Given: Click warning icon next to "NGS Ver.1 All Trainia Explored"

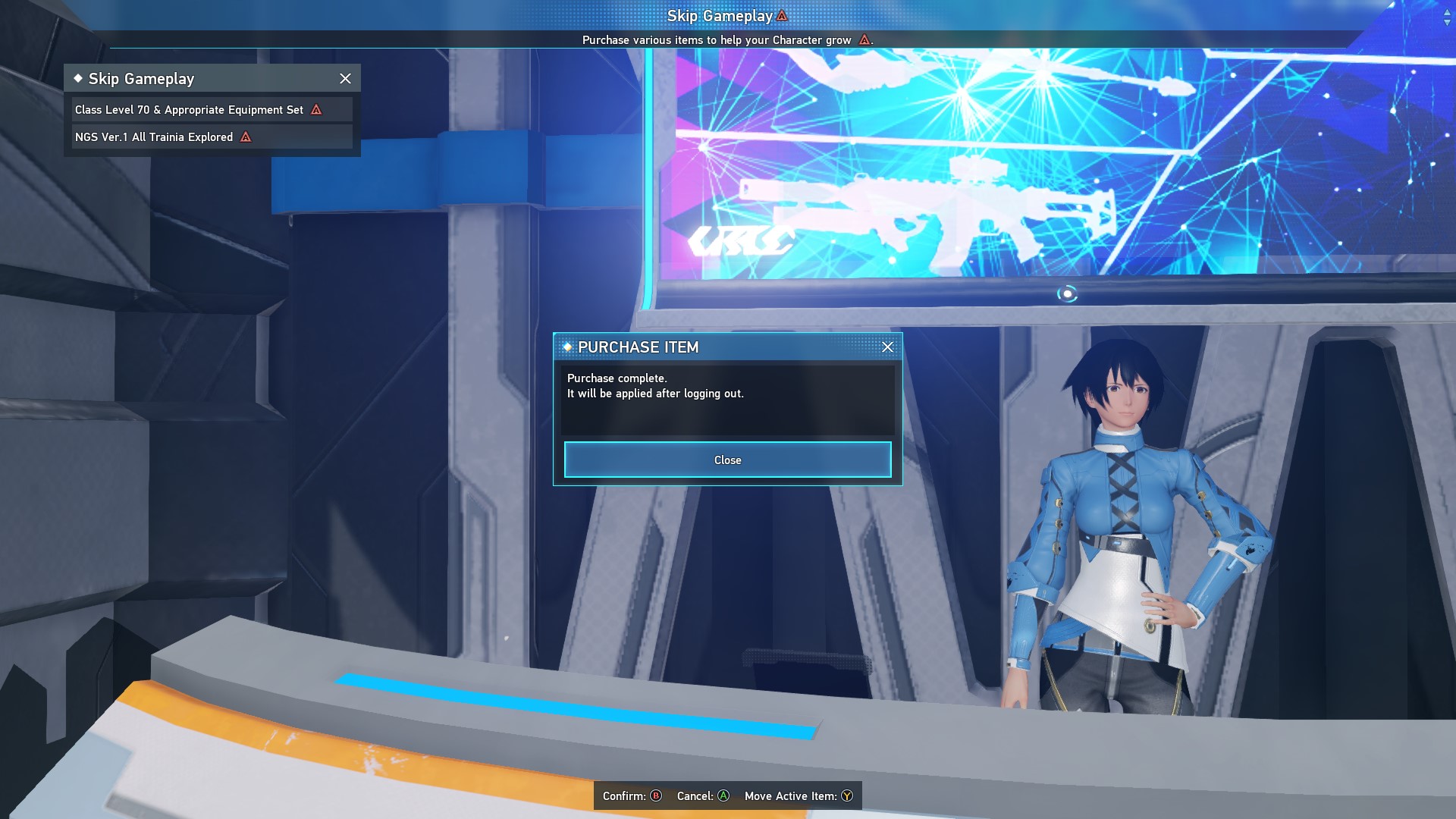Looking at the screenshot, I should [x=245, y=137].
